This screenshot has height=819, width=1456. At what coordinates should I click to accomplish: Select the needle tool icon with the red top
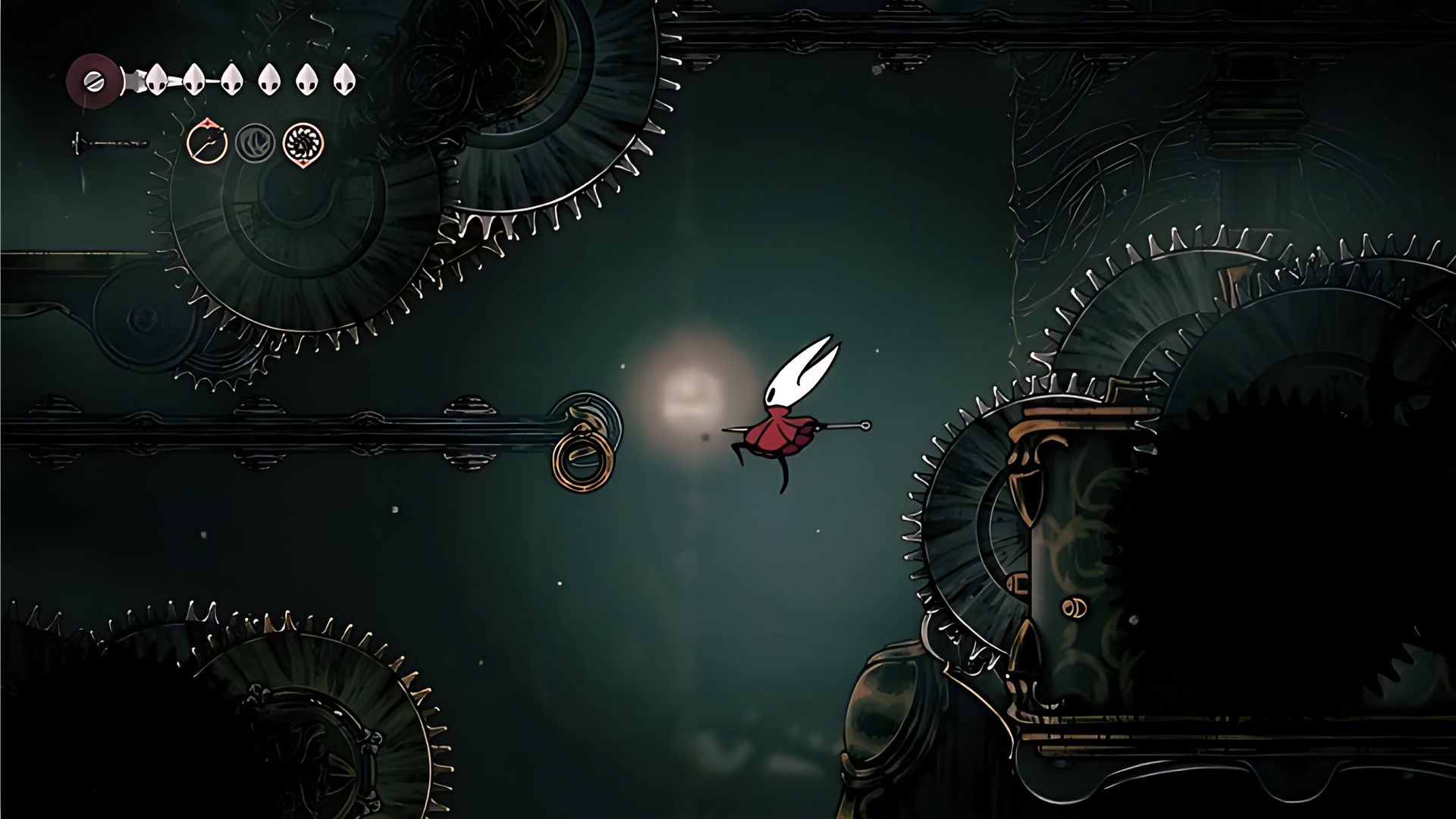pos(207,141)
